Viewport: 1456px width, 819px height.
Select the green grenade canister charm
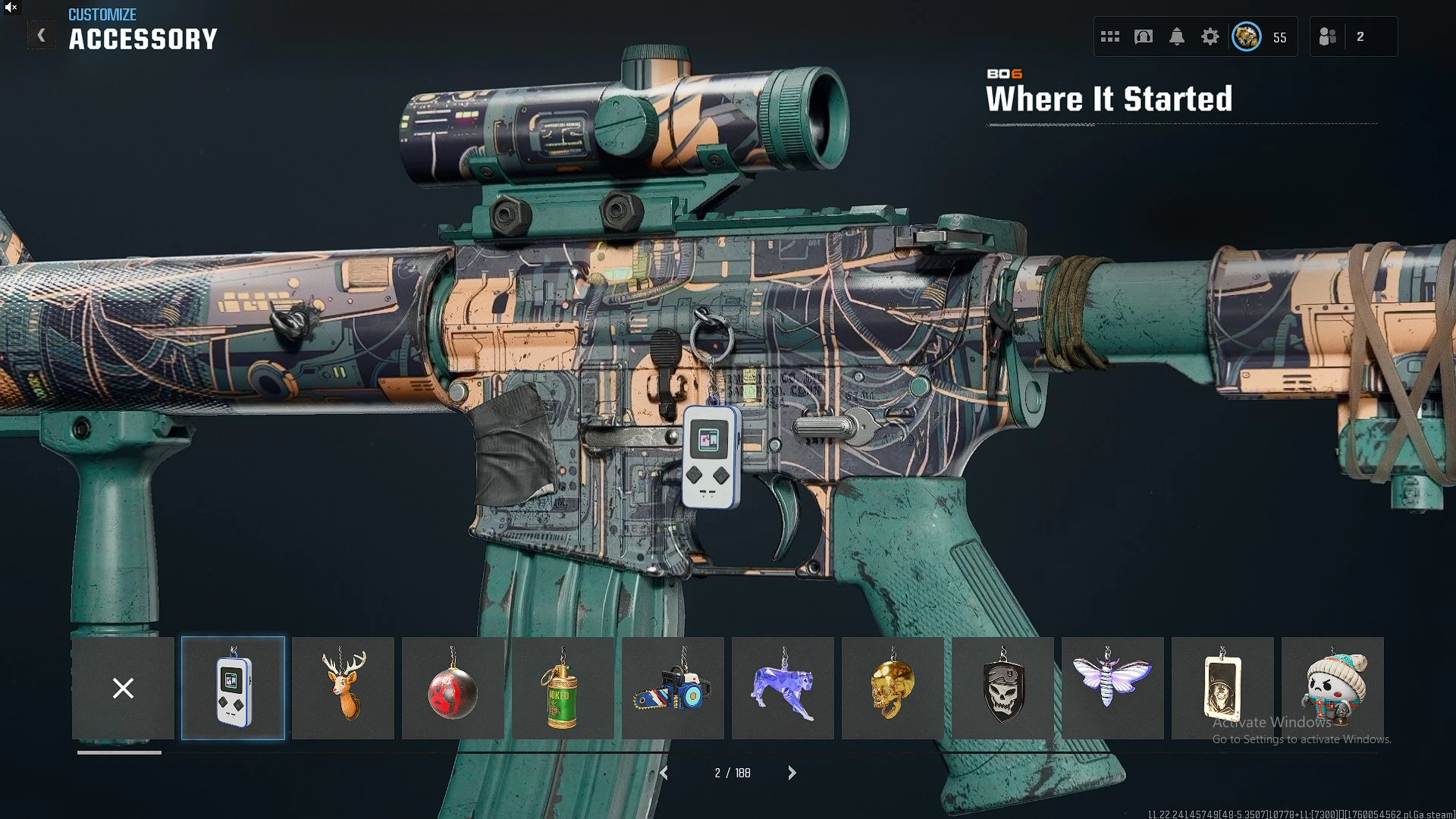point(563,688)
